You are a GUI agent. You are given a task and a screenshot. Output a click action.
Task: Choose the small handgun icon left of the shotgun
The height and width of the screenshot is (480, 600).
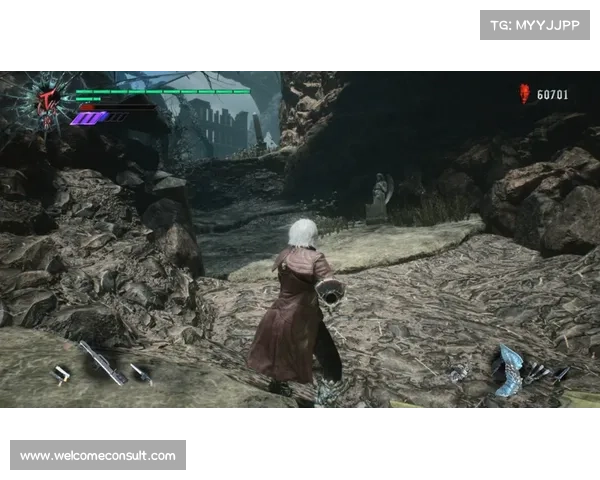62,373
